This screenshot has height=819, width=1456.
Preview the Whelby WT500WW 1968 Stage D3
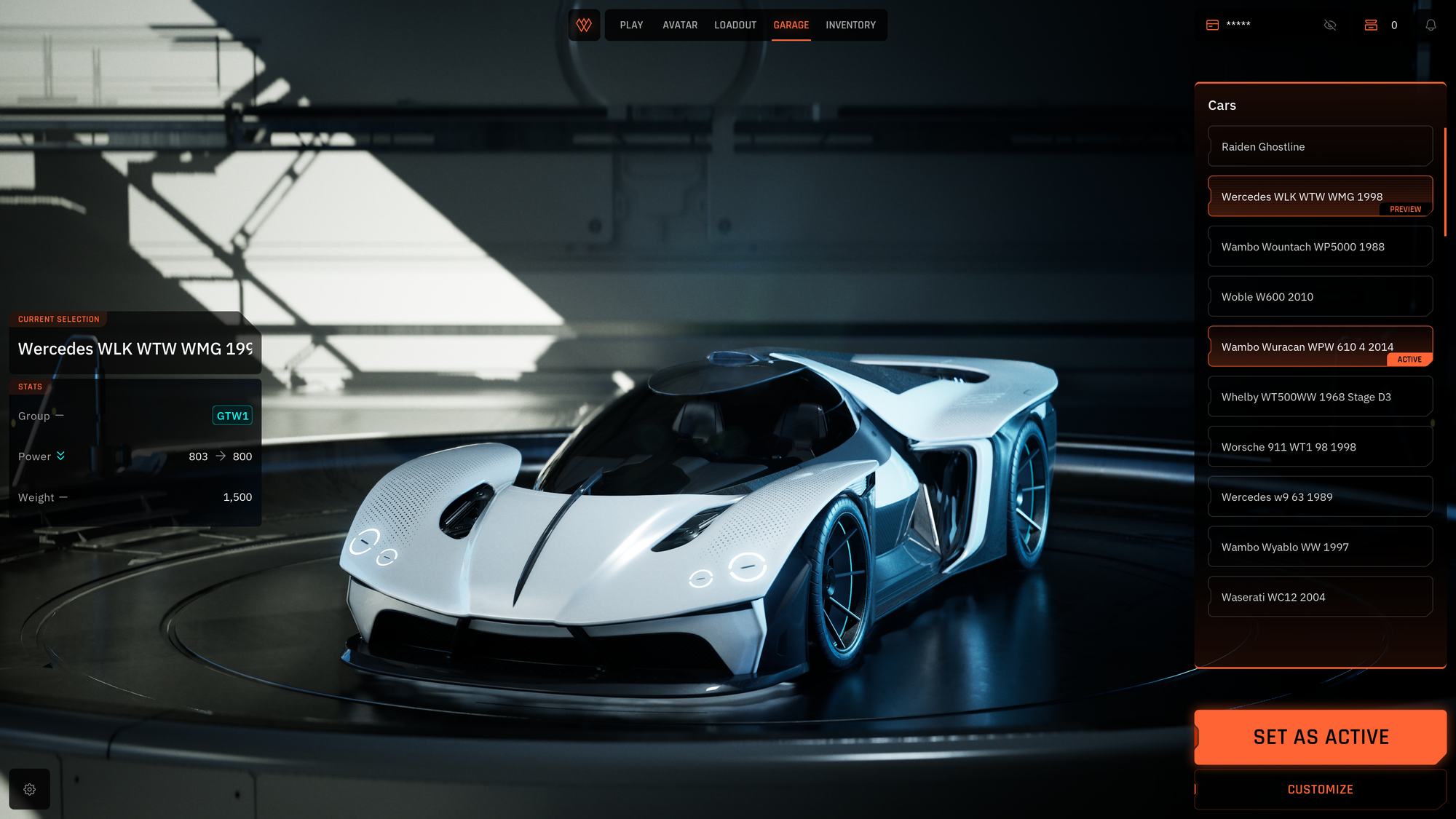pyautogui.click(x=1320, y=397)
